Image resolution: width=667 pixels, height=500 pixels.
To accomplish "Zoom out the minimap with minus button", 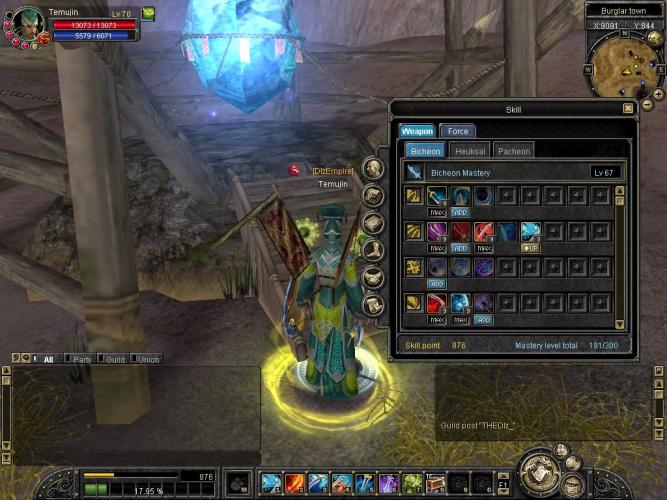I will (647, 105).
